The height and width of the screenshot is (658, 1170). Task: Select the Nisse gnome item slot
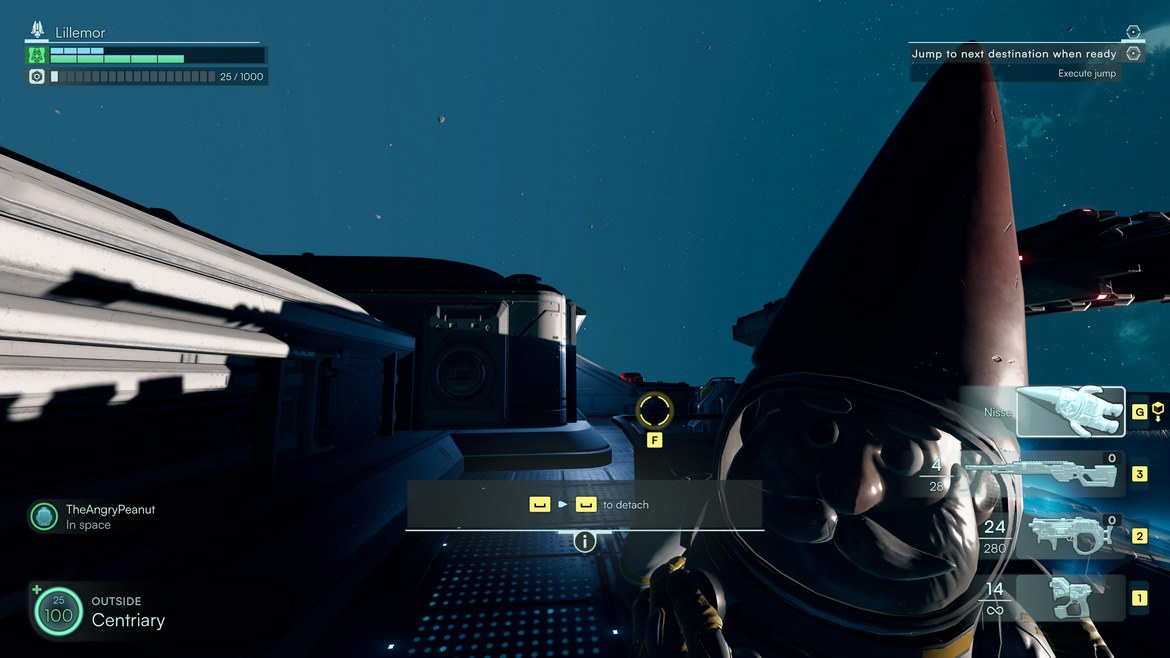1070,412
